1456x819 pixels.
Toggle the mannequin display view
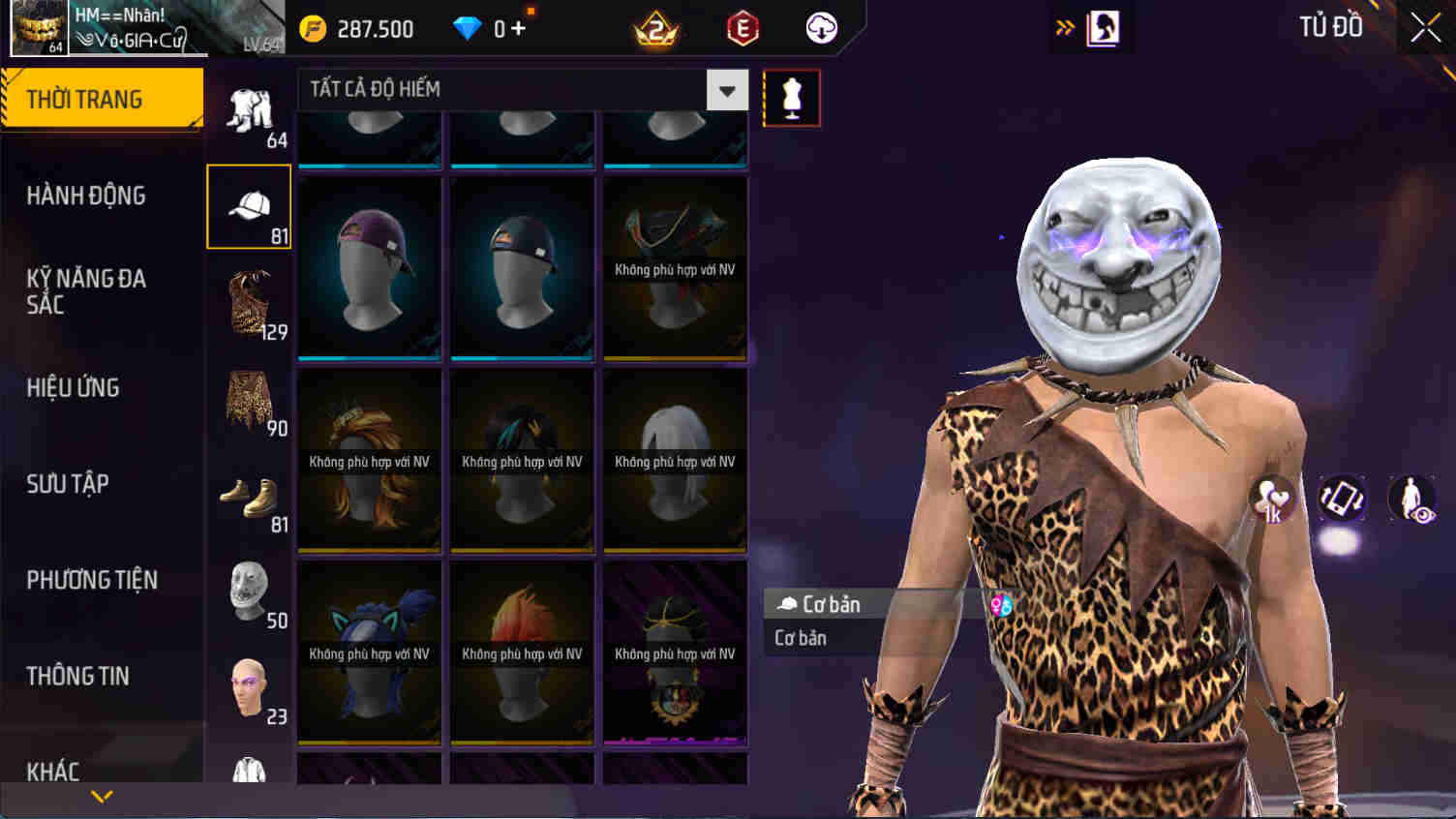pyautogui.click(x=791, y=97)
